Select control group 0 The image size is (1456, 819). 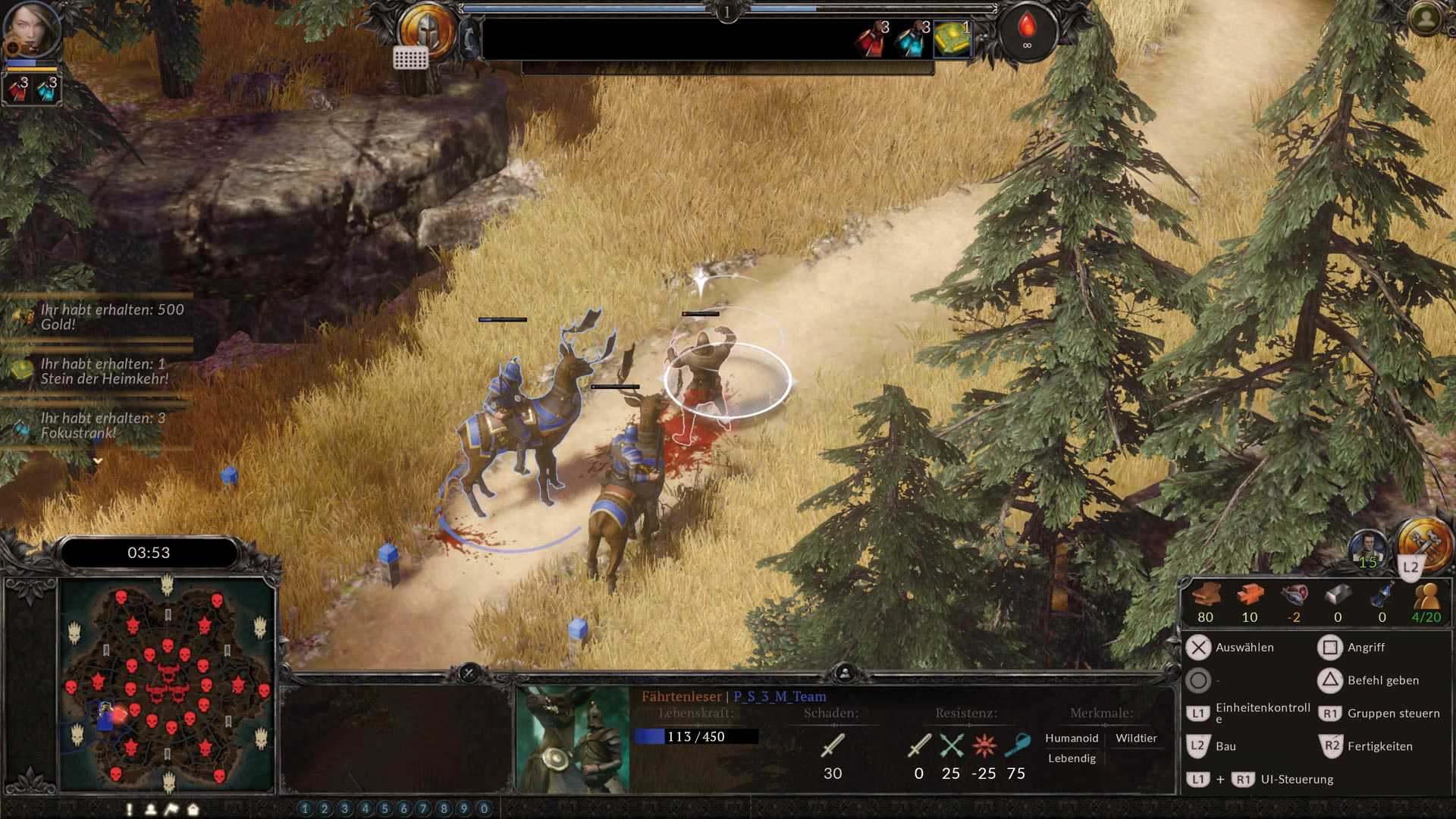pyautogui.click(x=485, y=809)
